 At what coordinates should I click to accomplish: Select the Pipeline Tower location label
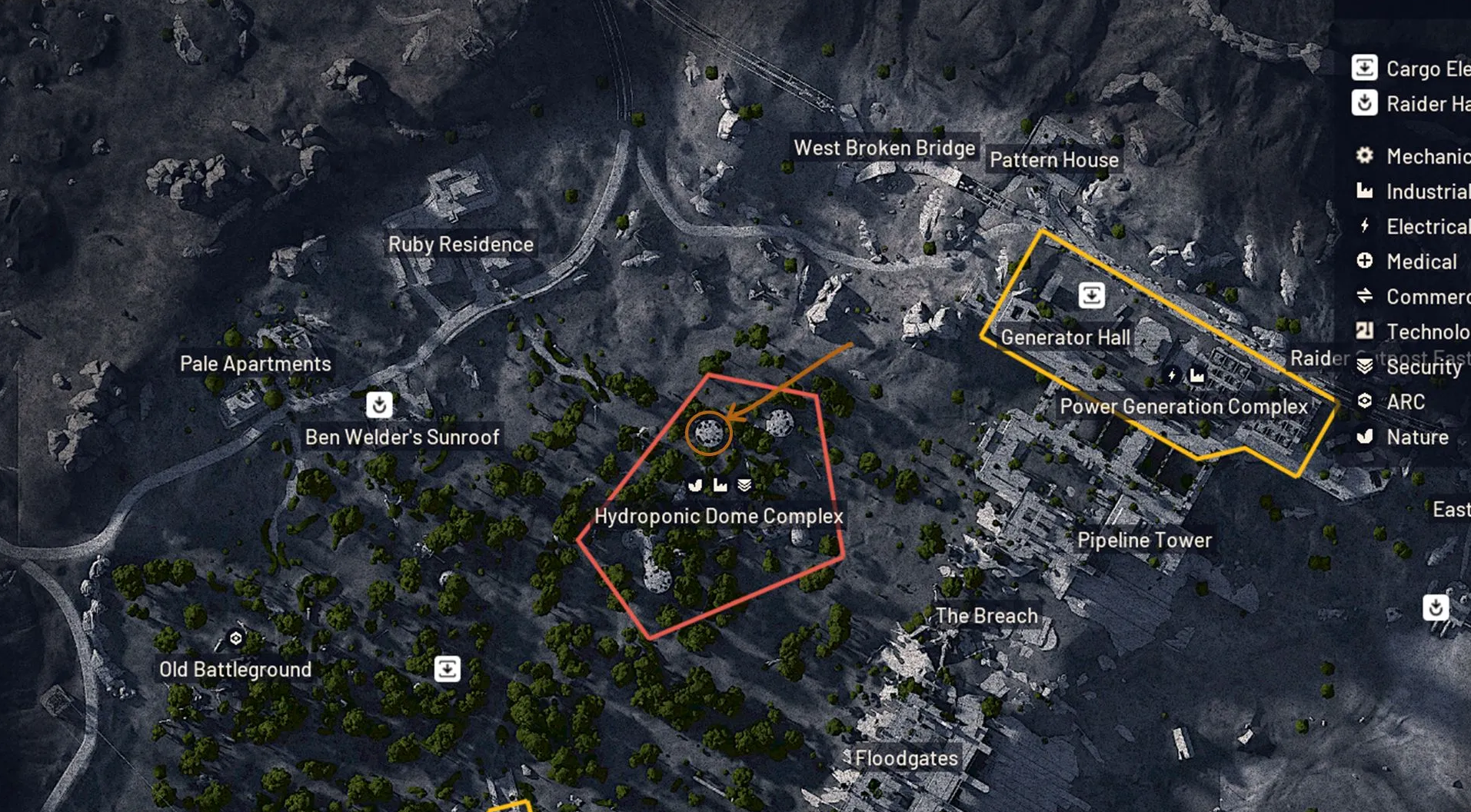(1144, 540)
